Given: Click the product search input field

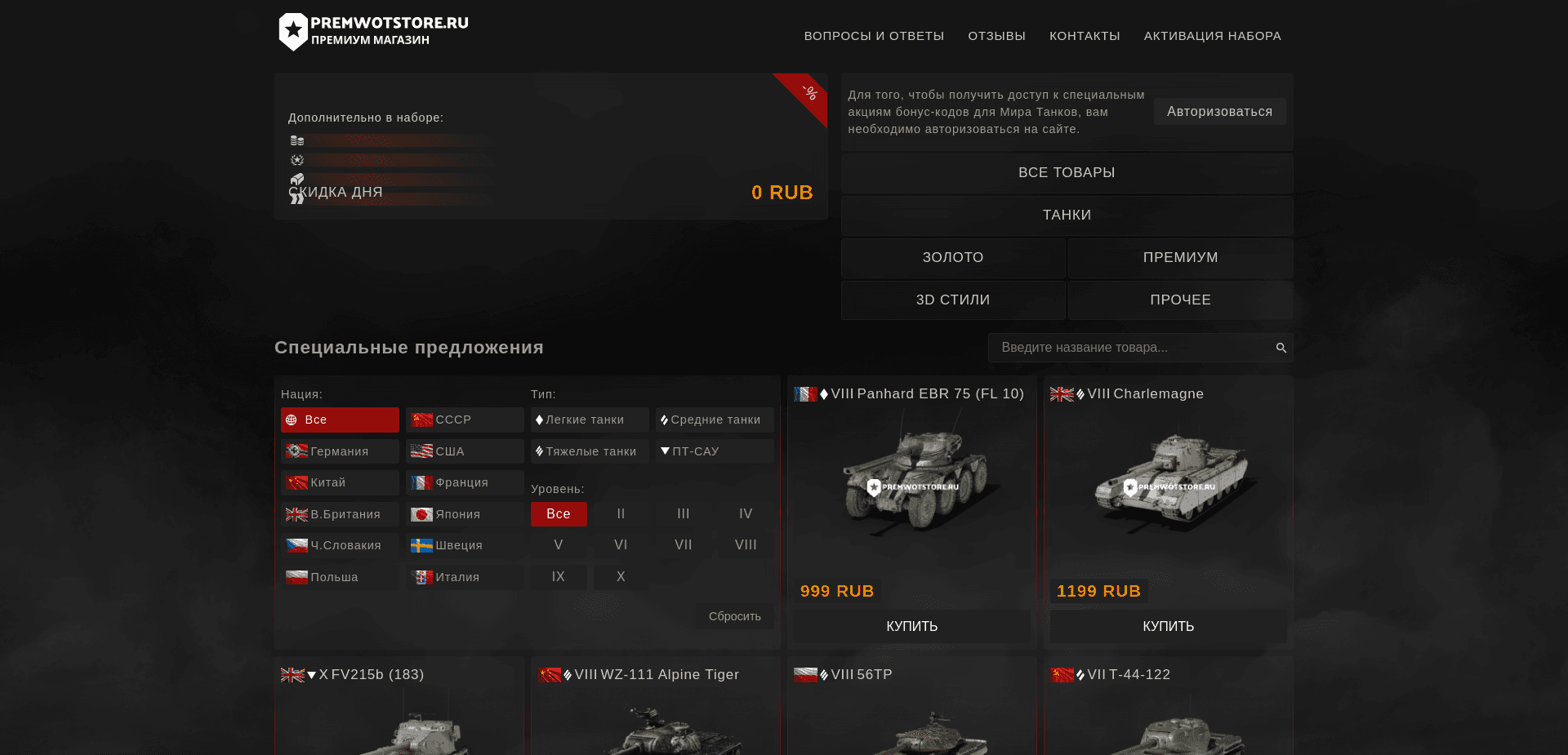Looking at the screenshot, I should point(1127,348).
